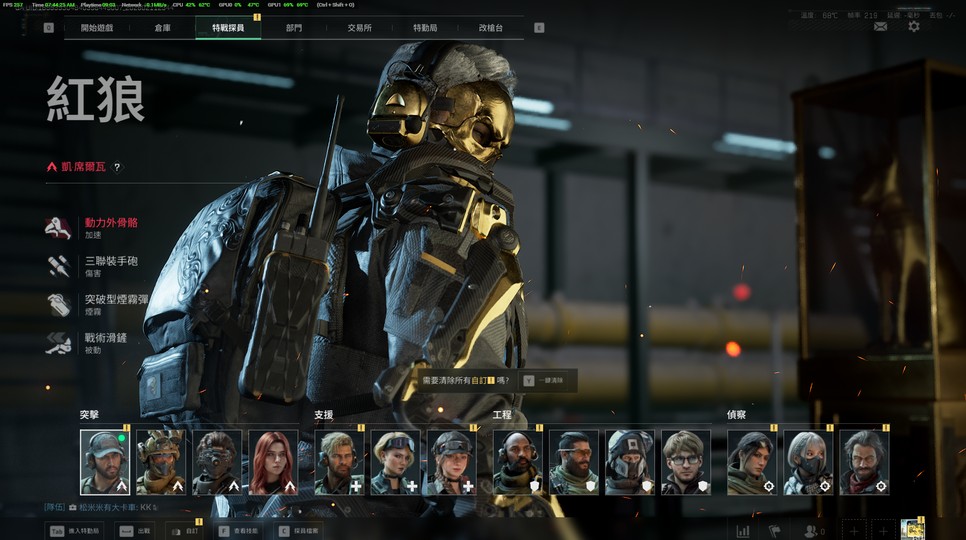This screenshot has width=966, height=540.
Task: Select the 特戰採員 tab
Action: click(x=228, y=28)
